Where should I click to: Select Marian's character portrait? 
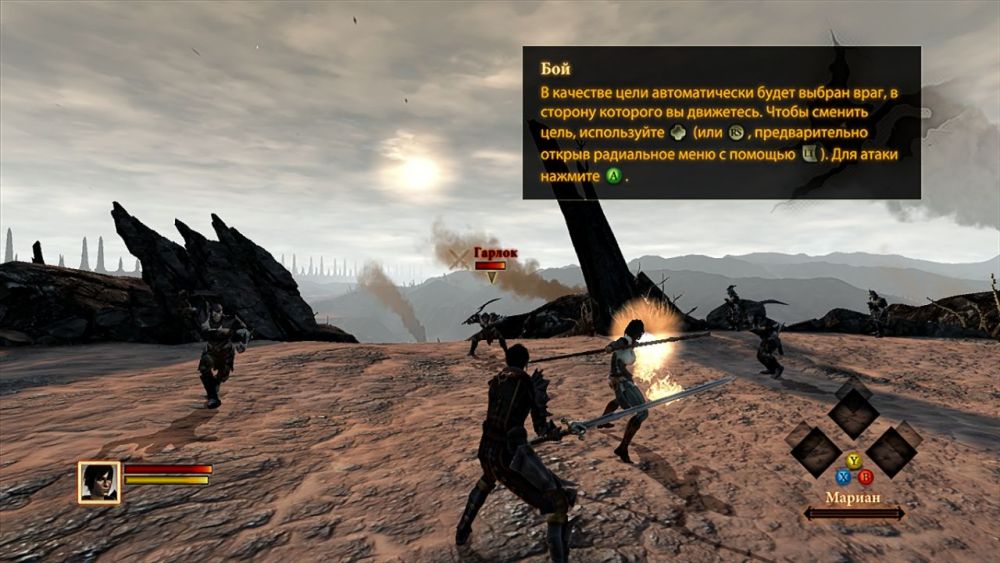pos(99,481)
